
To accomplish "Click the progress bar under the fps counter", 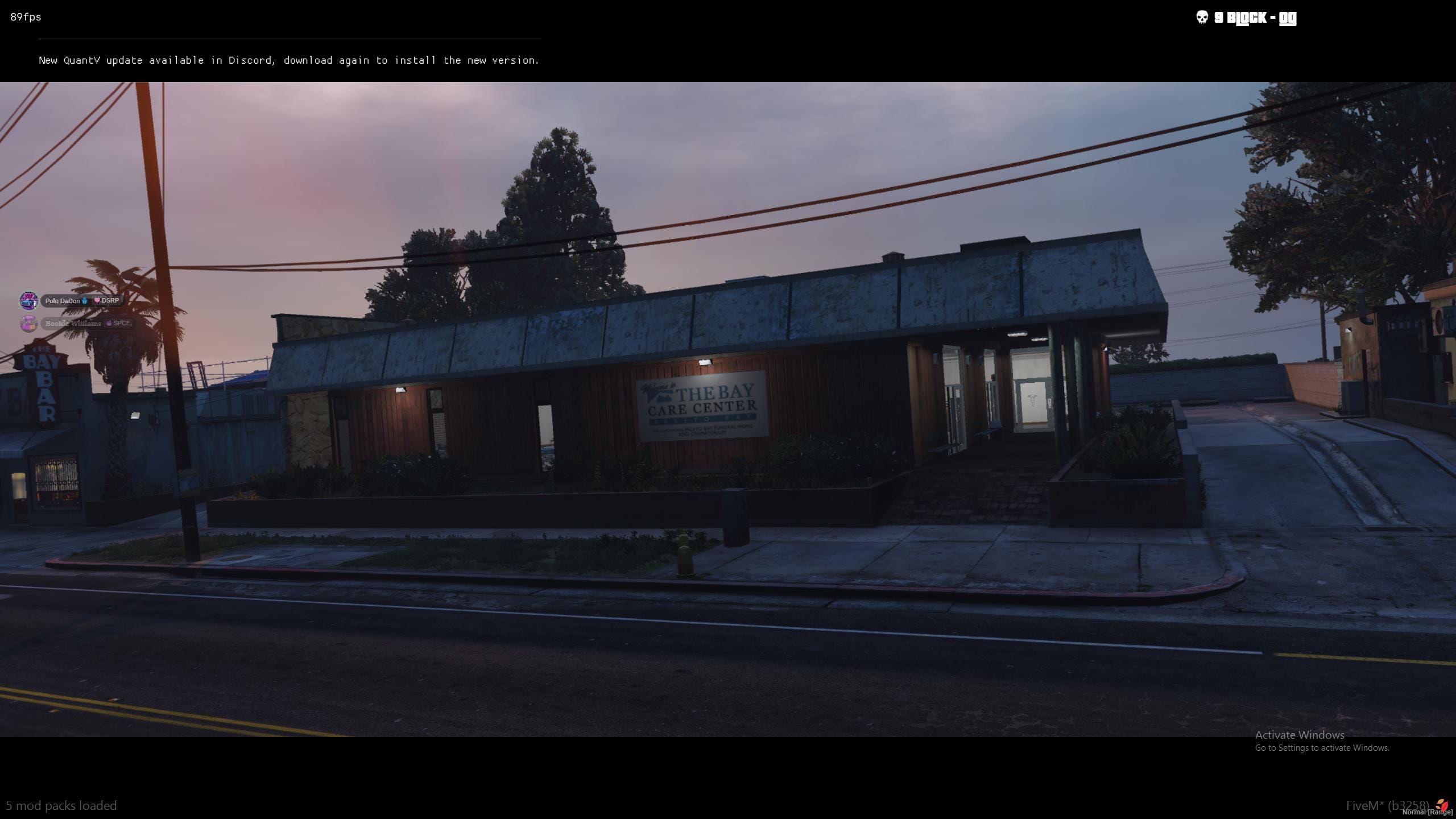I will click(x=289, y=39).
